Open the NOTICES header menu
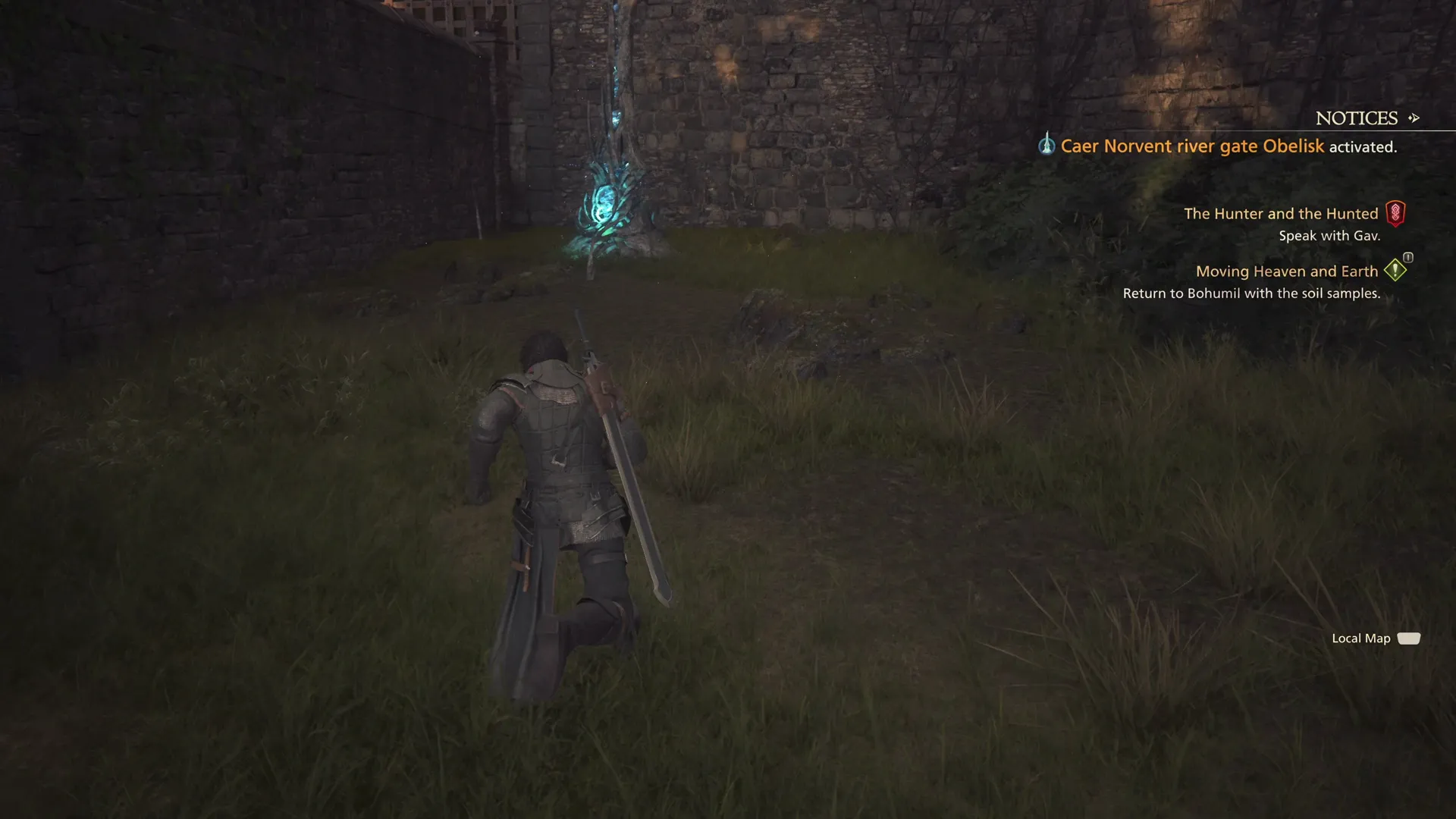The height and width of the screenshot is (819, 1456). [1357, 118]
